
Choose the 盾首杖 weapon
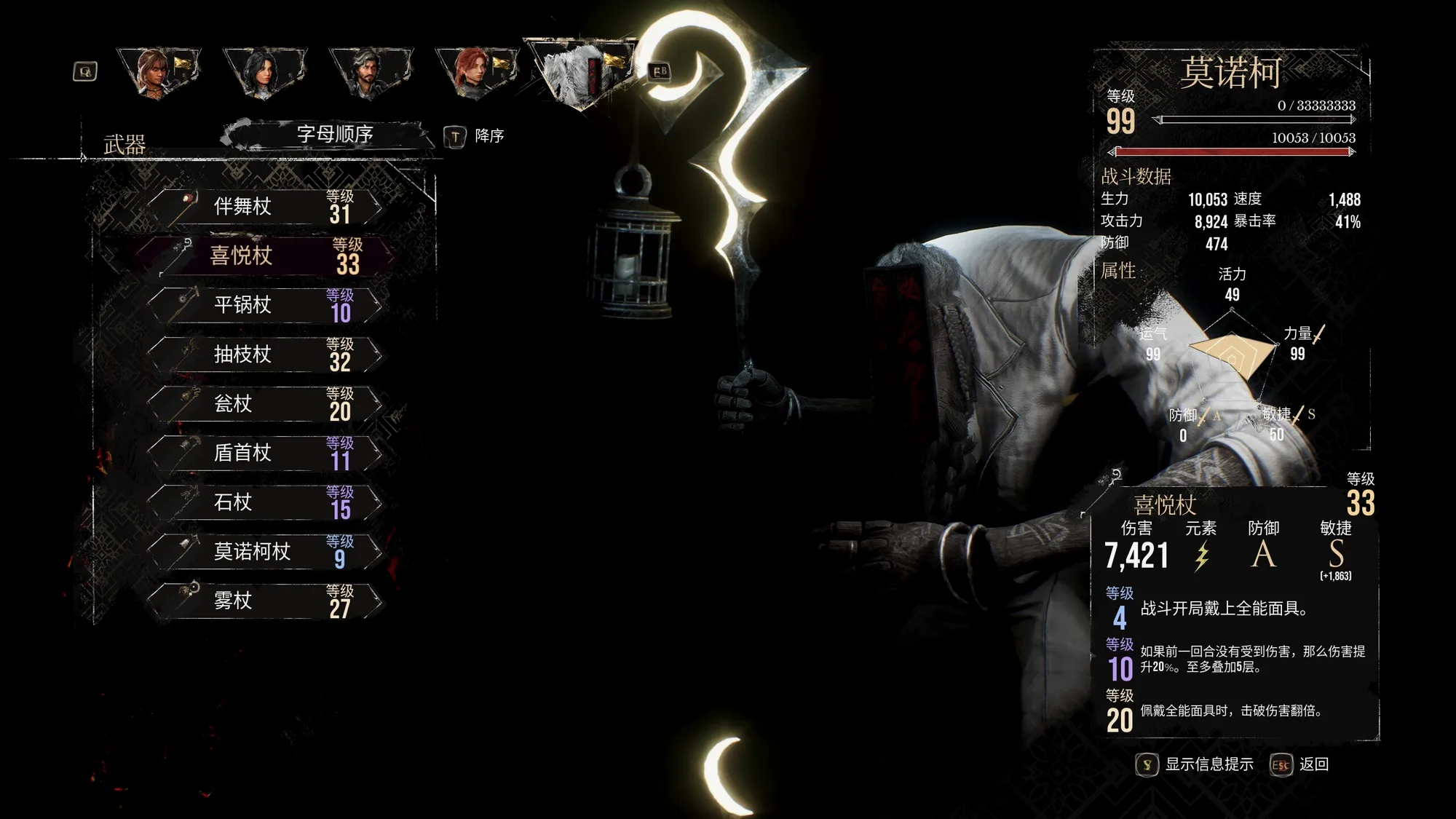click(266, 453)
